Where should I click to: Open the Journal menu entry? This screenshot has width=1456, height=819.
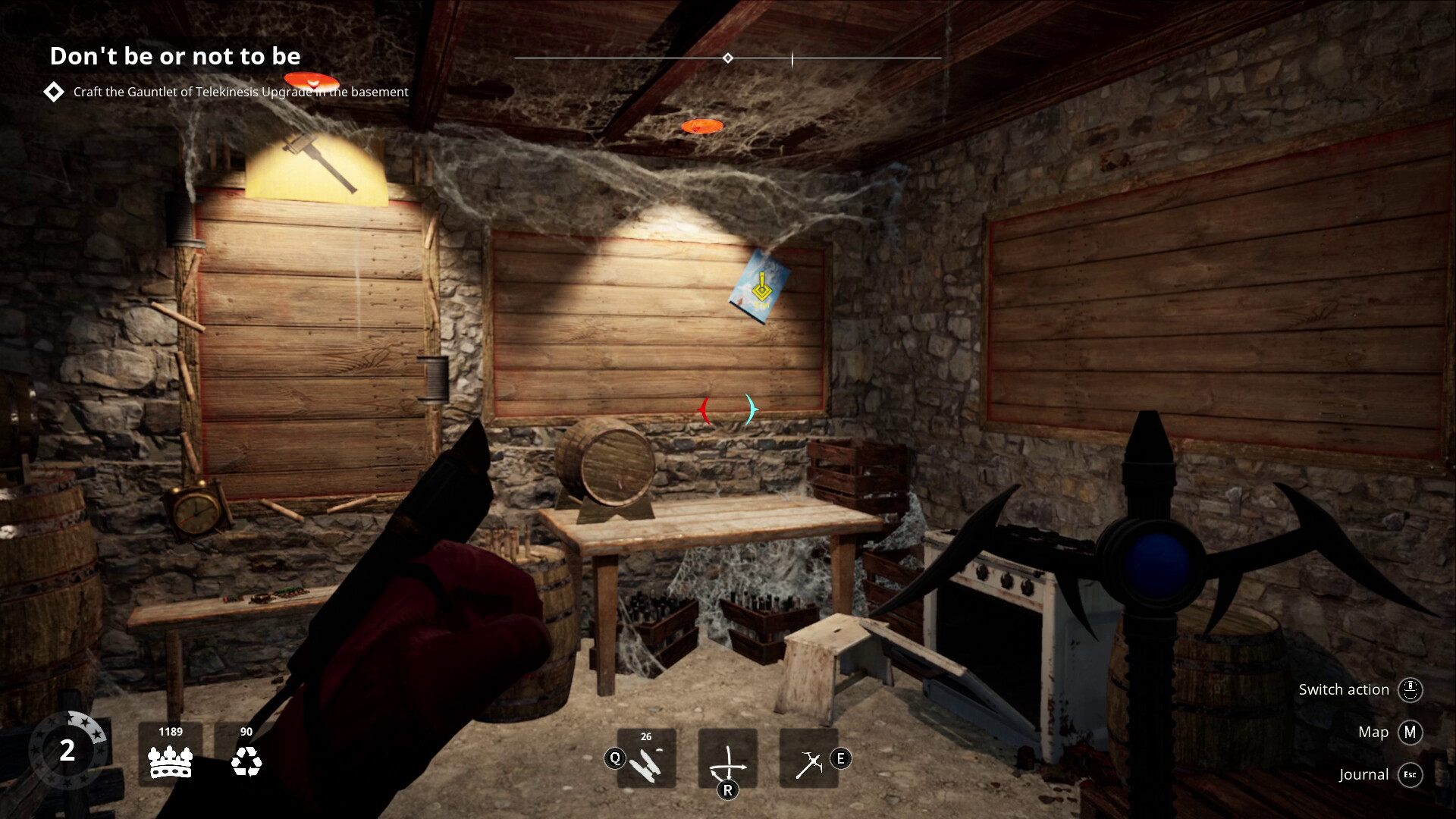point(1363,775)
